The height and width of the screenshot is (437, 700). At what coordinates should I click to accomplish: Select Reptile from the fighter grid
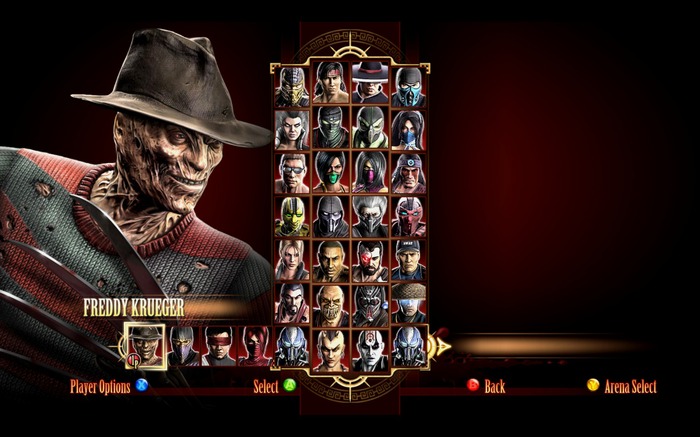pyautogui.click(x=370, y=128)
